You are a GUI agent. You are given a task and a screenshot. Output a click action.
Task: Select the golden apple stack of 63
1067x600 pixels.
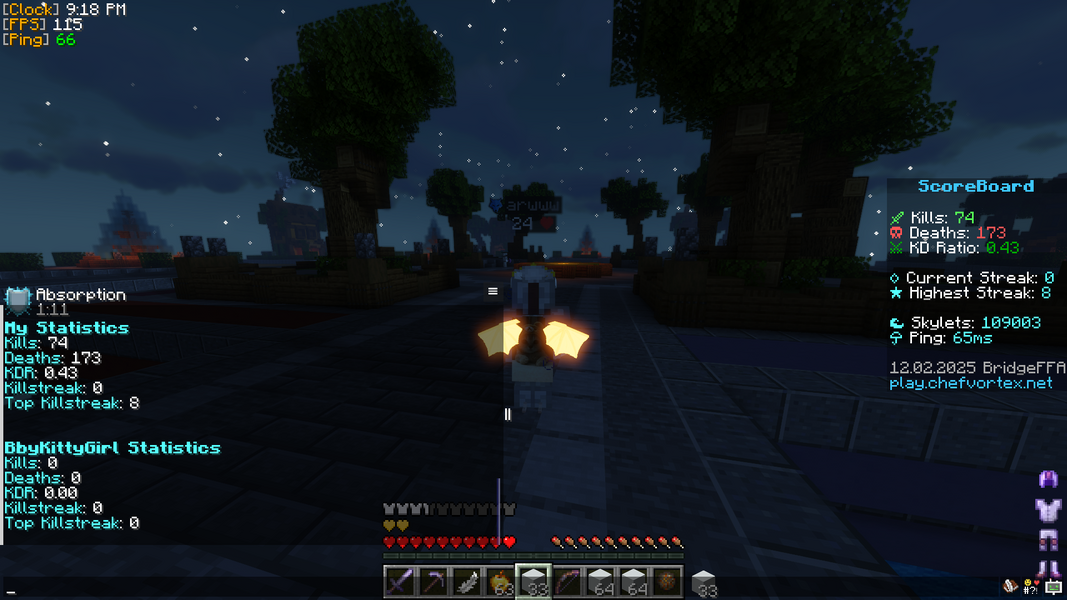[499, 581]
